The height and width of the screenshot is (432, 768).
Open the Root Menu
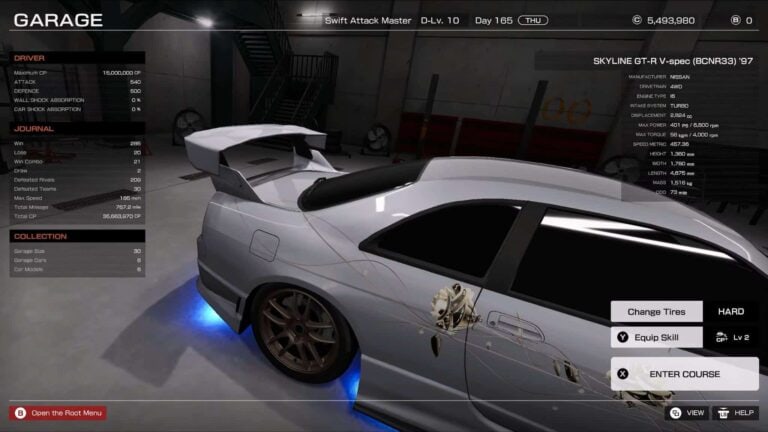[x=58, y=413]
